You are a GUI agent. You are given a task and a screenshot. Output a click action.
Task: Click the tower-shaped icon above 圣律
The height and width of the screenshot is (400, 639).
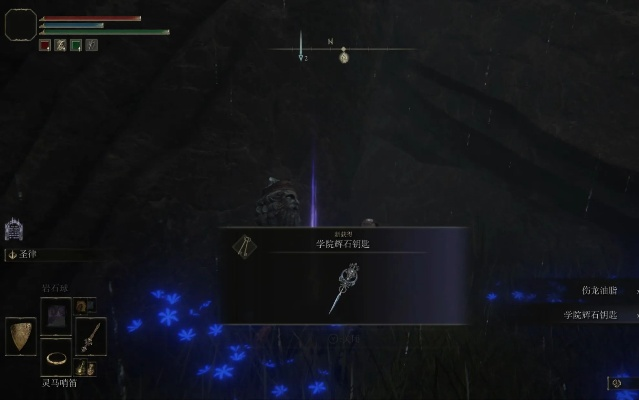tap(14, 230)
